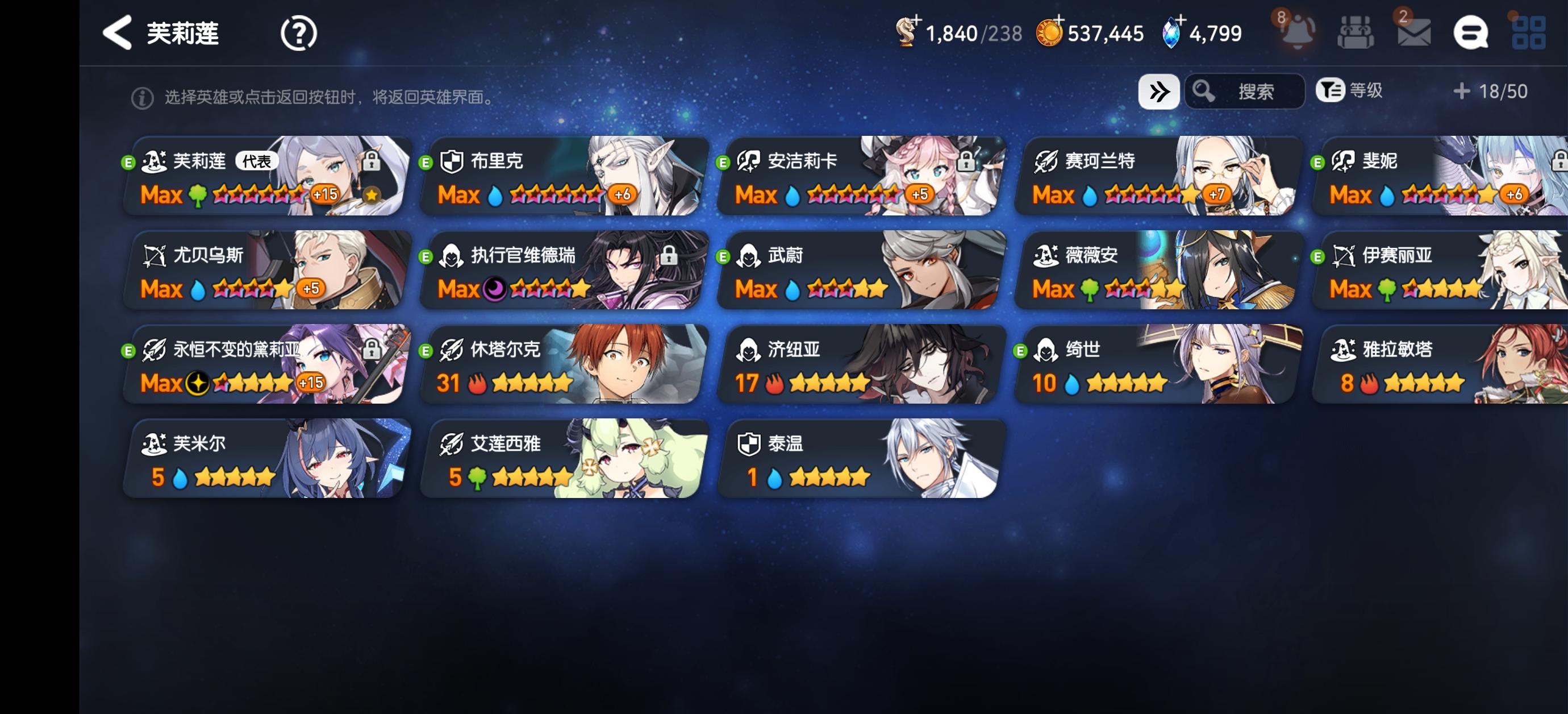Open the help question mark icon
This screenshot has width=1568, height=714.
click(x=298, y=32)
